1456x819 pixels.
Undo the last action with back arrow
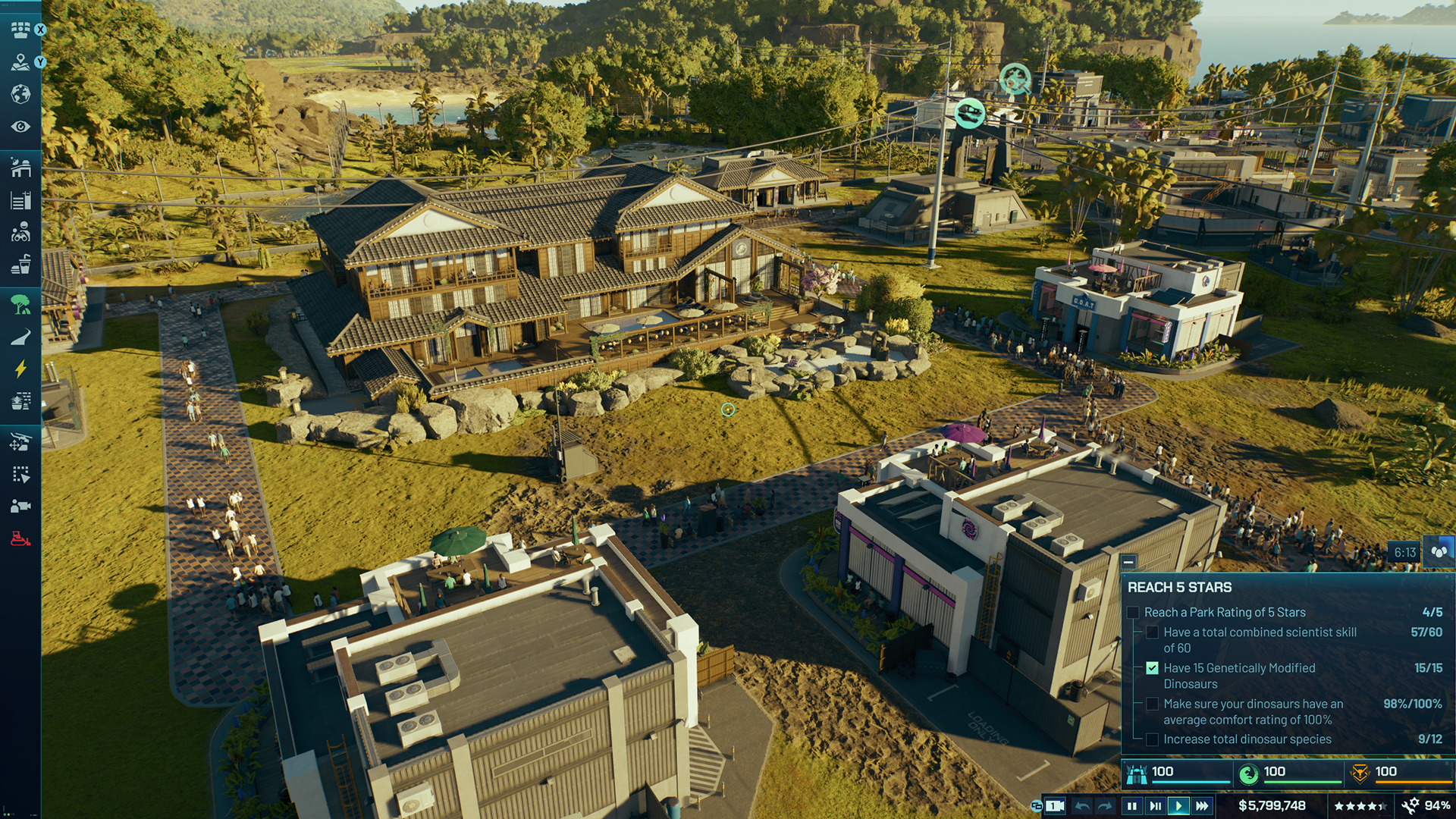point(1082,806)
